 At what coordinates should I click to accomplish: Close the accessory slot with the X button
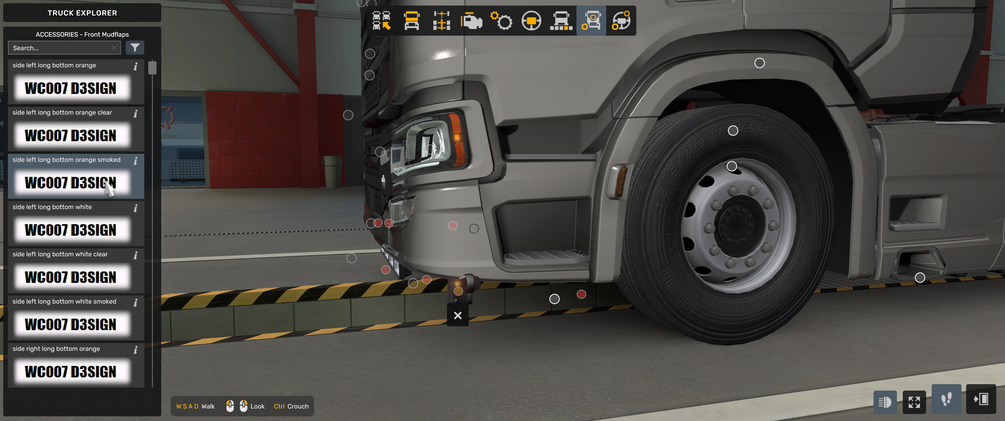tap(458, 315)
